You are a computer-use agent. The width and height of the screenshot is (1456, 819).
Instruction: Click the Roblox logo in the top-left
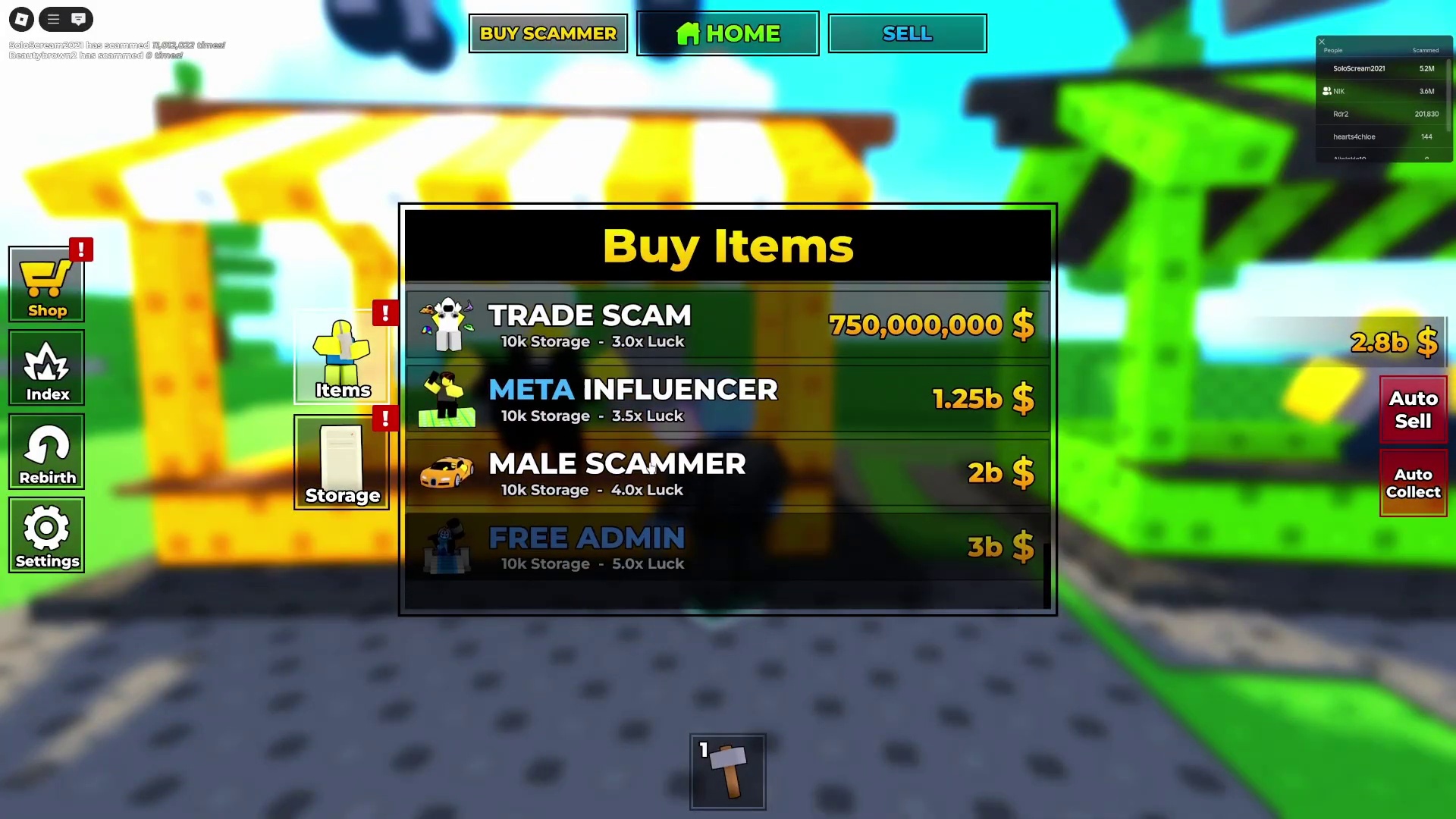coord(20,19)
